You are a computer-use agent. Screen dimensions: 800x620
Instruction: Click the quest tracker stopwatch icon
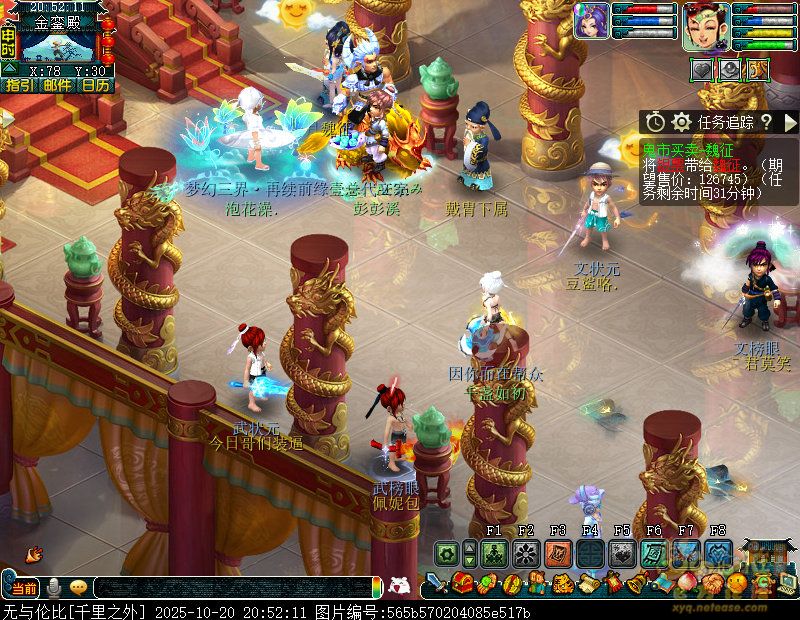[x=655, y=122]
